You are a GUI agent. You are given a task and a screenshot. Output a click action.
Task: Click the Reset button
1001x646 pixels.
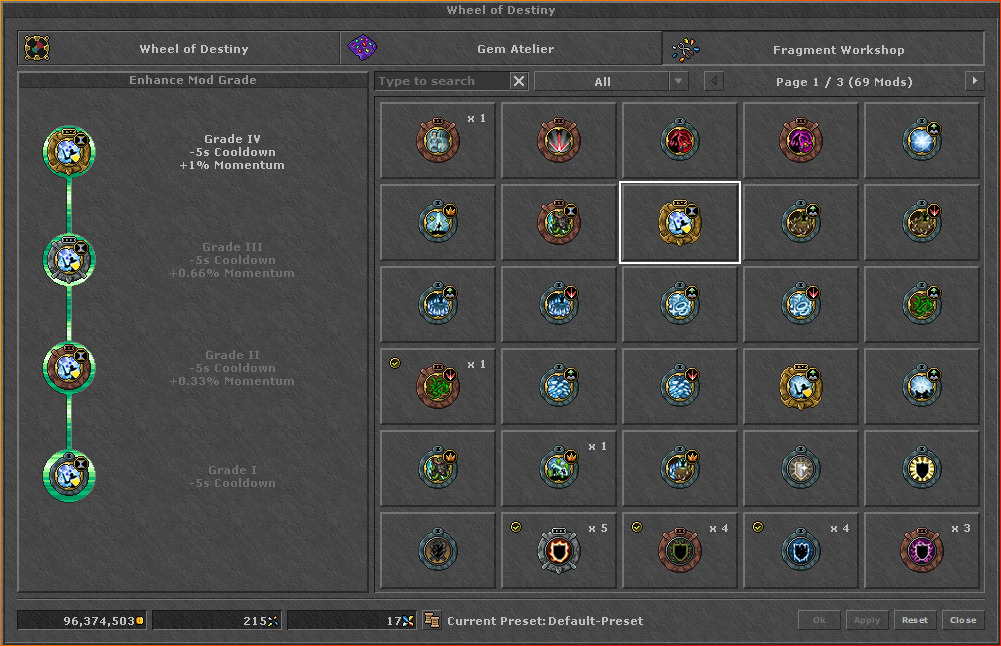(915, 620)
